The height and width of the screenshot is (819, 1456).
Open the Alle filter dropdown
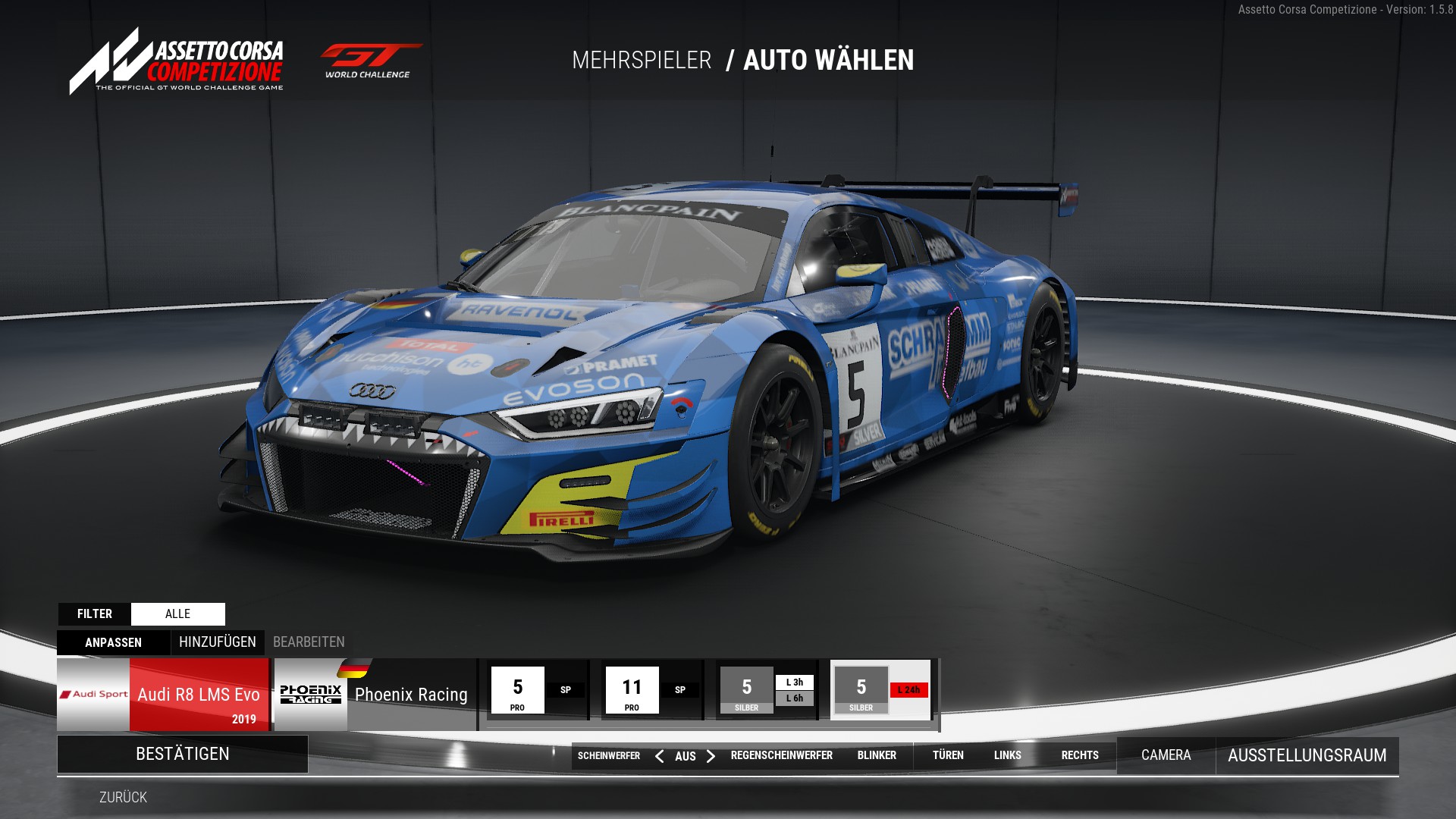tap(177, 613)
